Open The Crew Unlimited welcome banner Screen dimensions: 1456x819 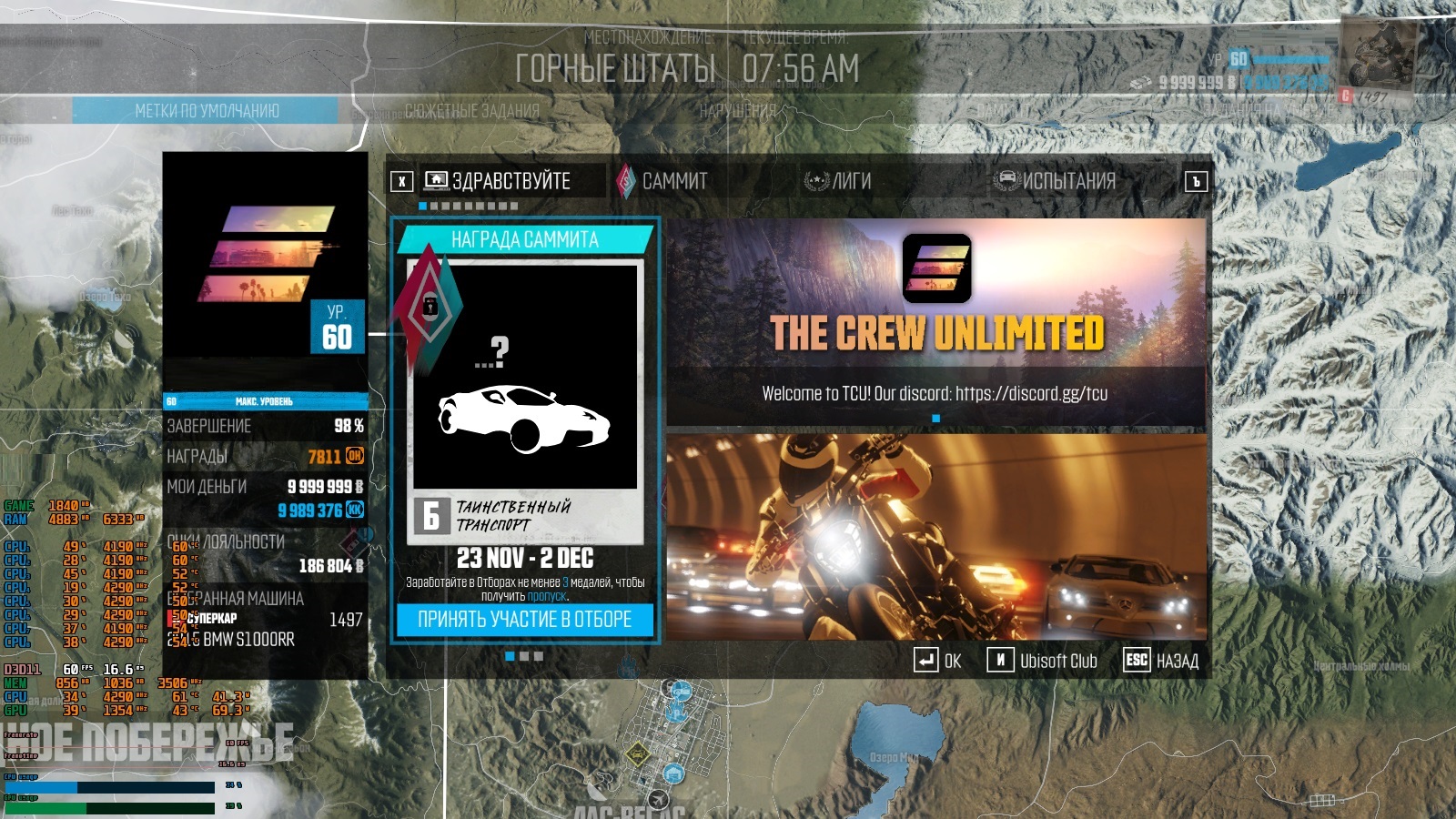[x=936, y=318]
